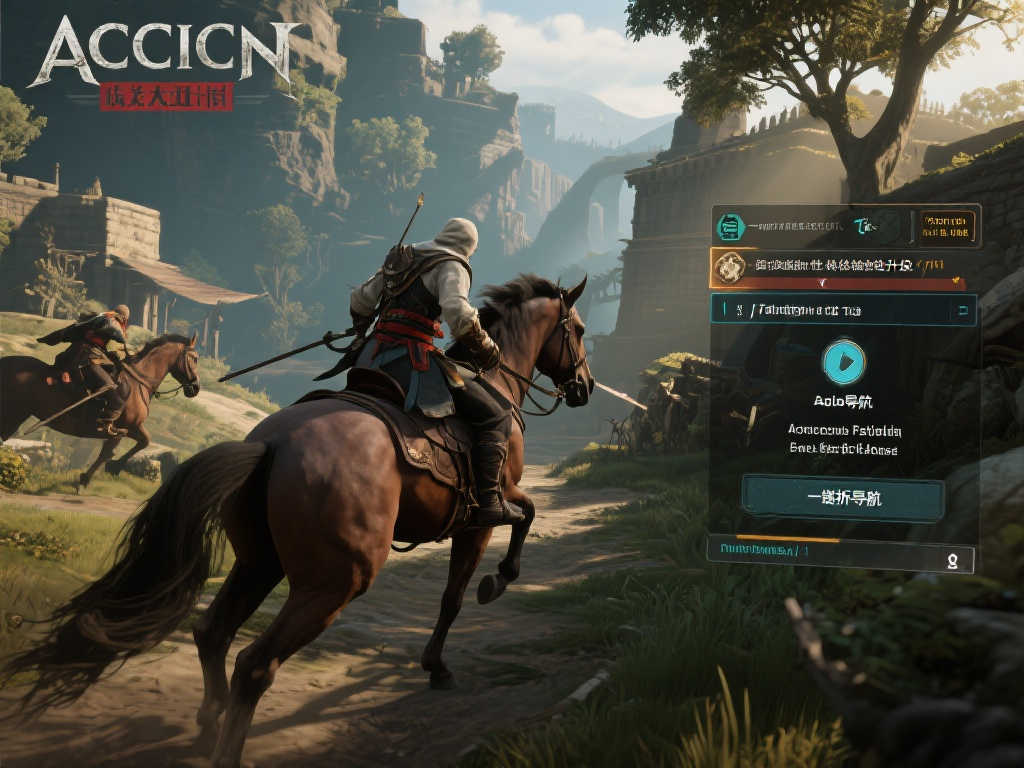
Task: Click the location pin icon in bottom bar
Action: [952, 560]
